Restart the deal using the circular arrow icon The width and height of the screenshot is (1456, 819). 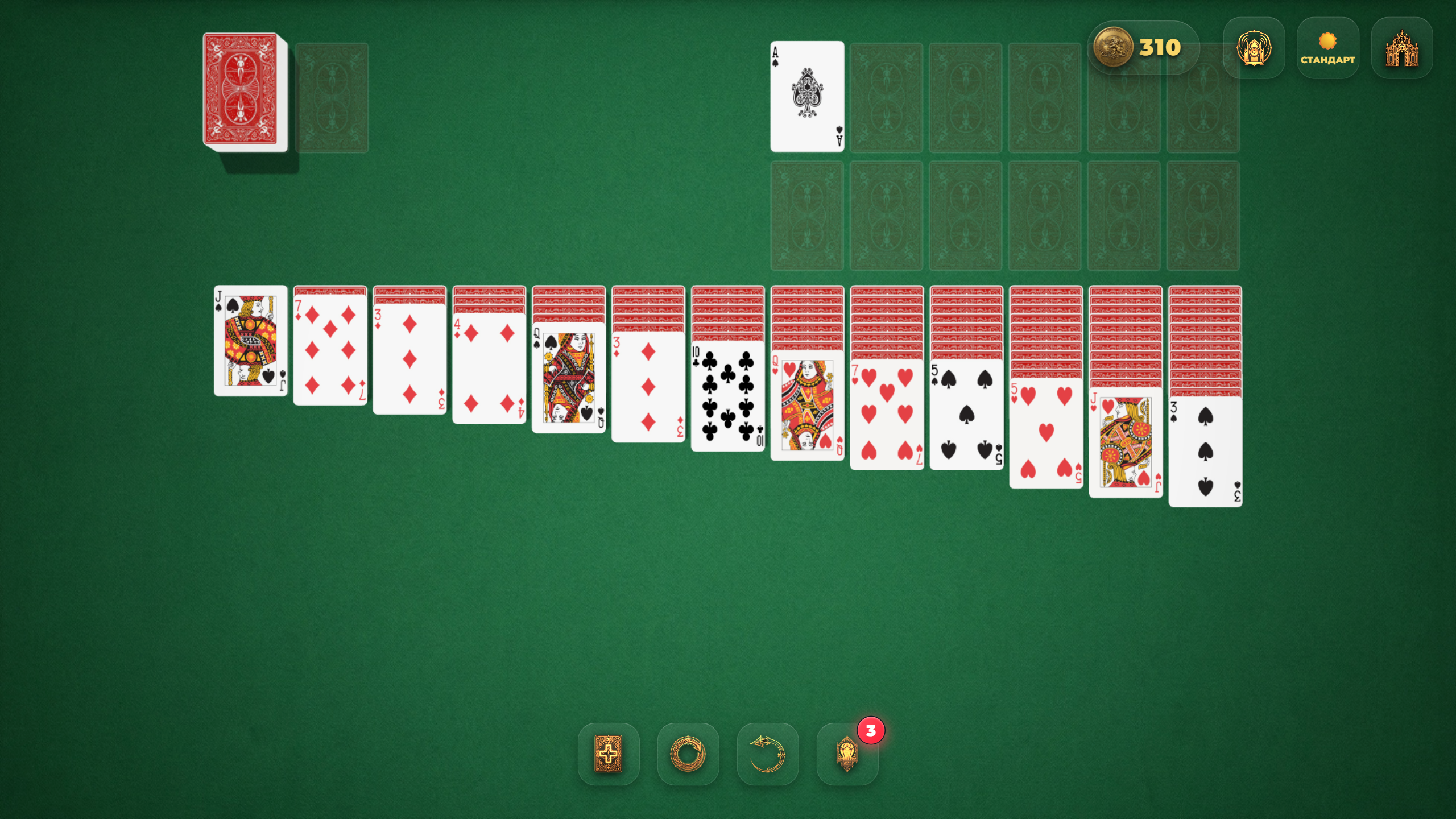coord(688,755)
